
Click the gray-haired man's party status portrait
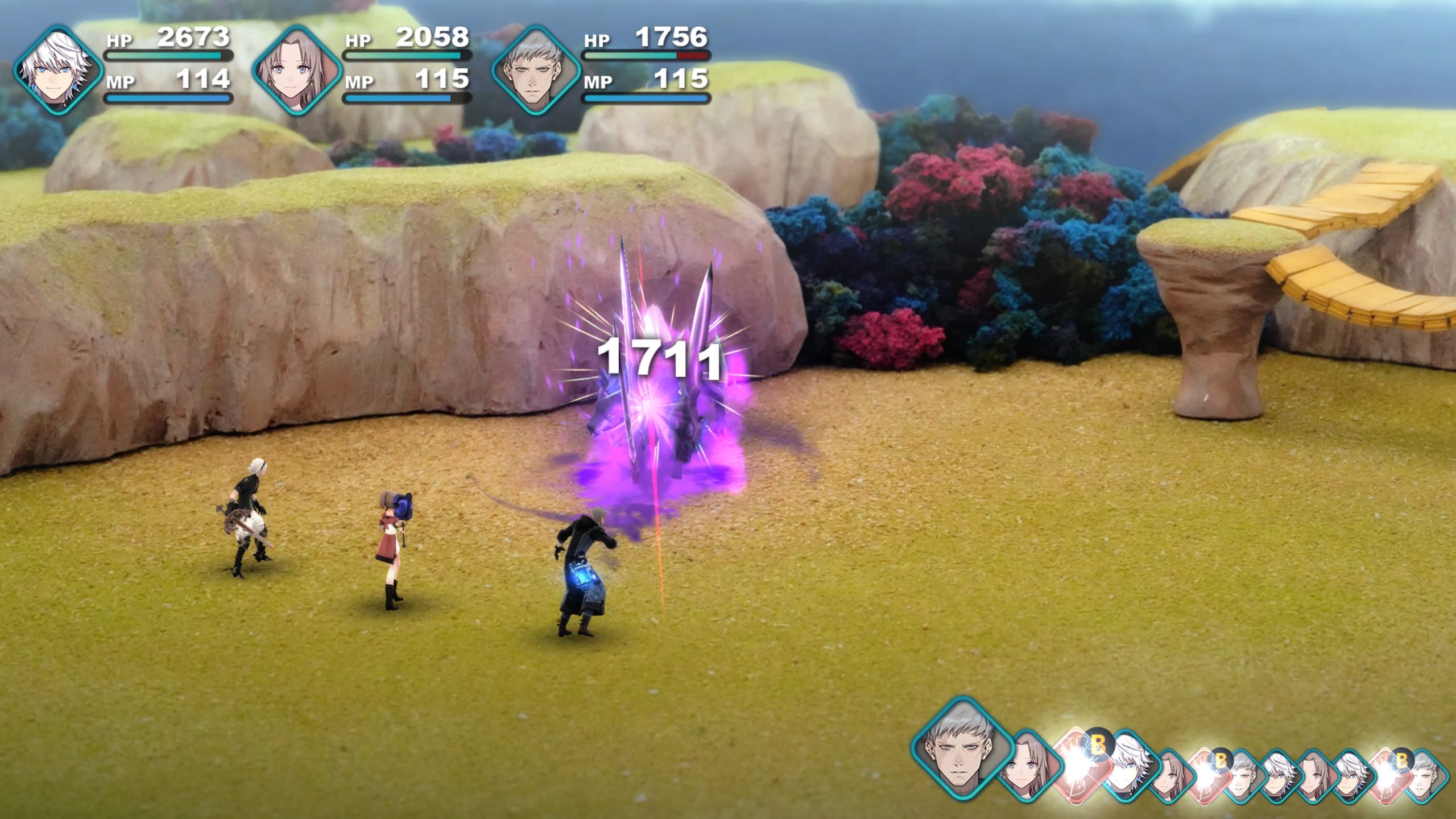535,71
